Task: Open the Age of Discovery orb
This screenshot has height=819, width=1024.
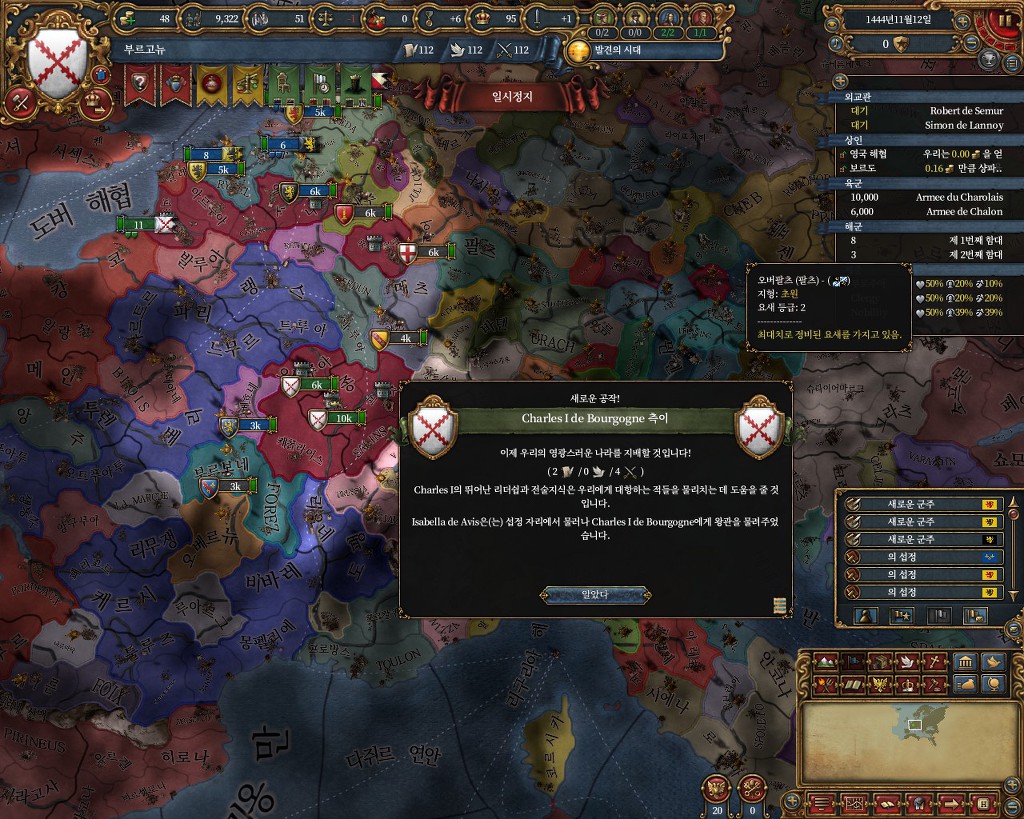Action: point(578,51)
